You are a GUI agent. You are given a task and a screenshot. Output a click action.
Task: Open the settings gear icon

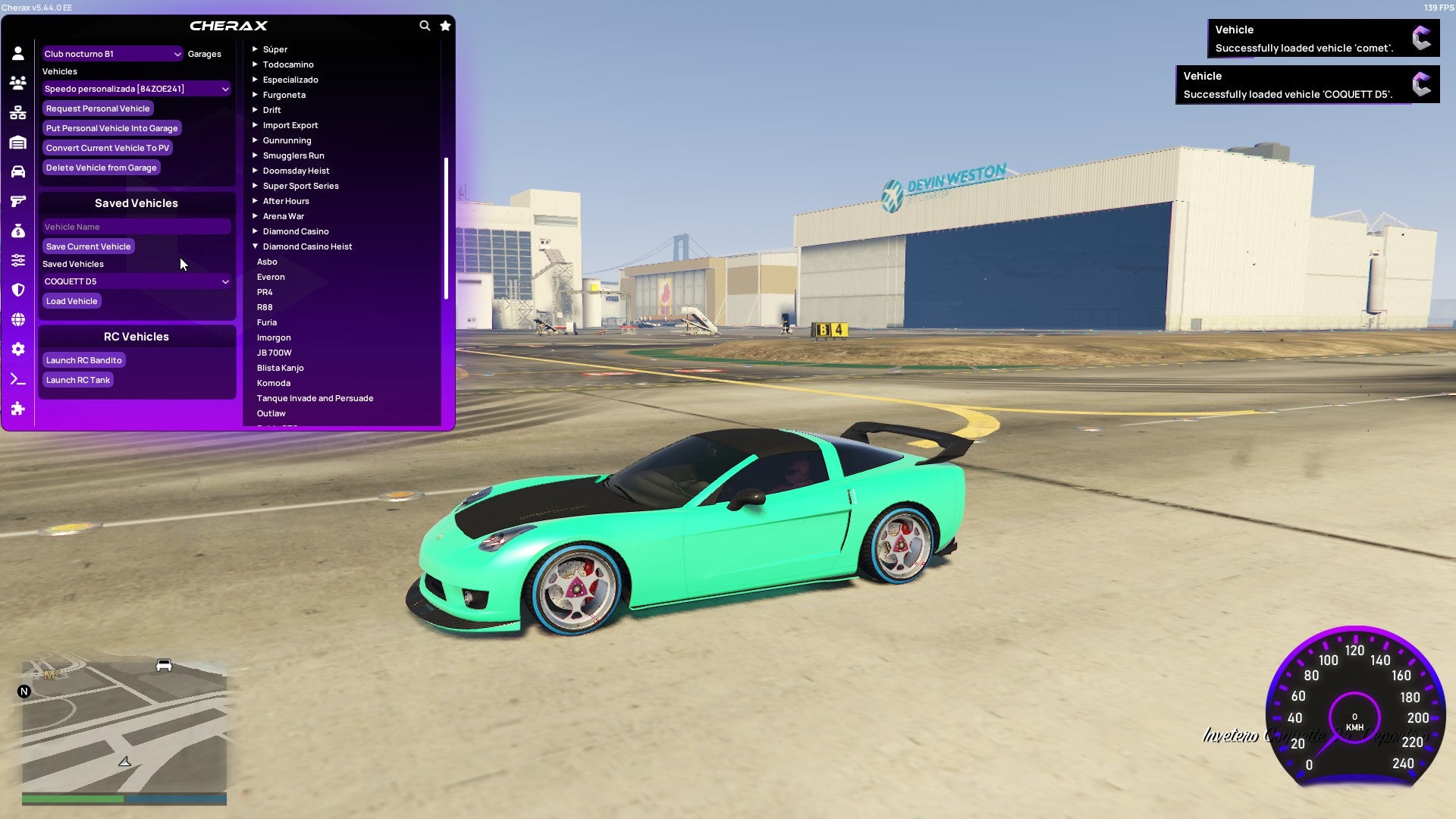pyautogui.click(x=18, y=349)
